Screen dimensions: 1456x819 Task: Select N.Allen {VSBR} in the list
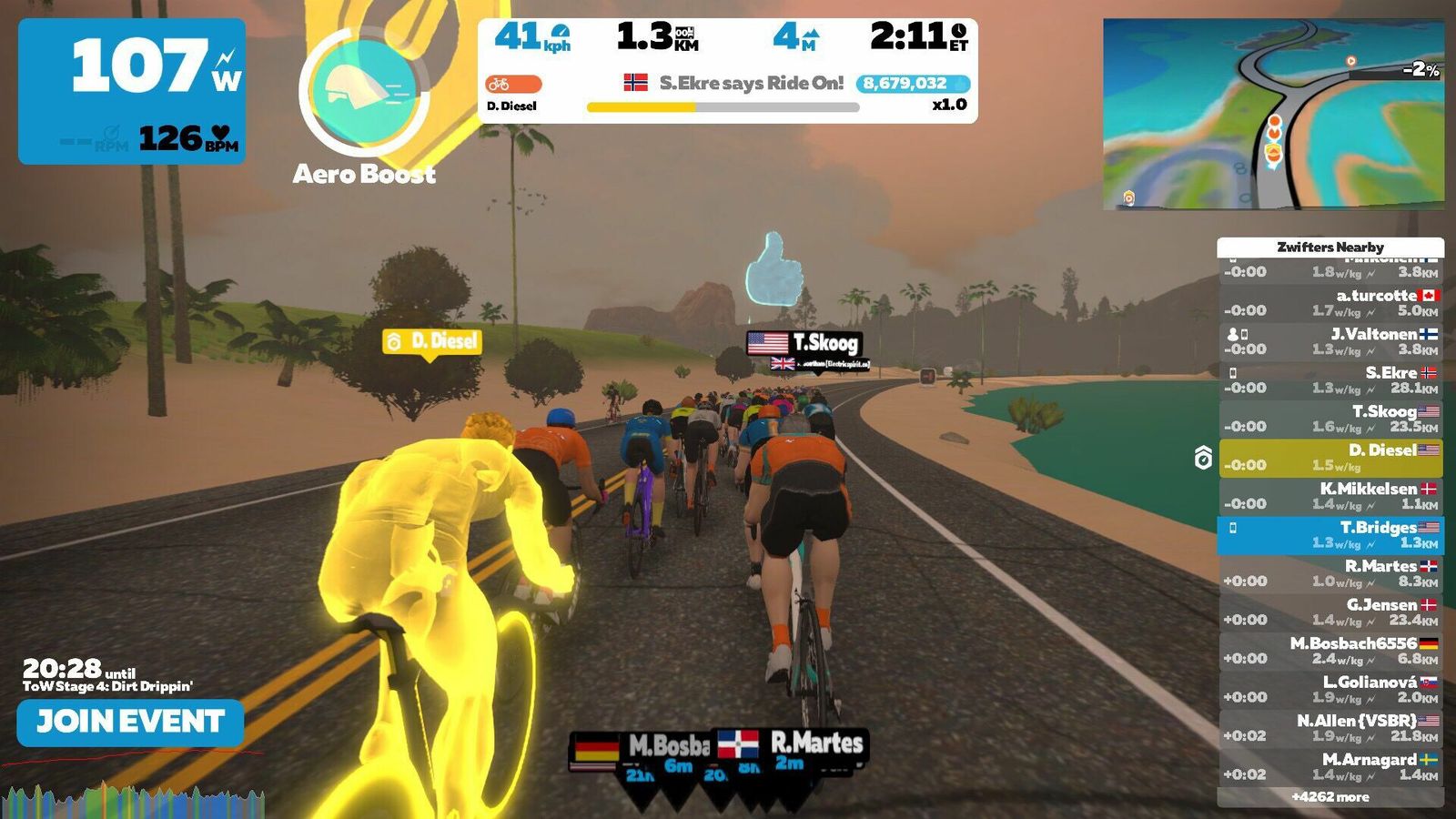(1330, 728)
